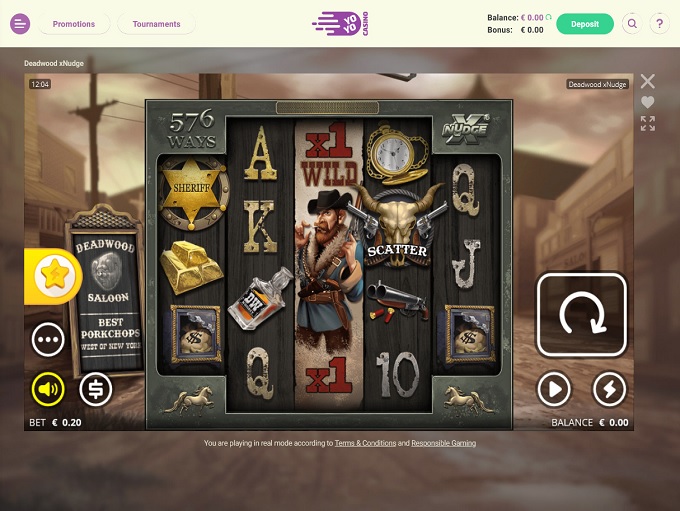Close the game with the X button

click(648, 81)
